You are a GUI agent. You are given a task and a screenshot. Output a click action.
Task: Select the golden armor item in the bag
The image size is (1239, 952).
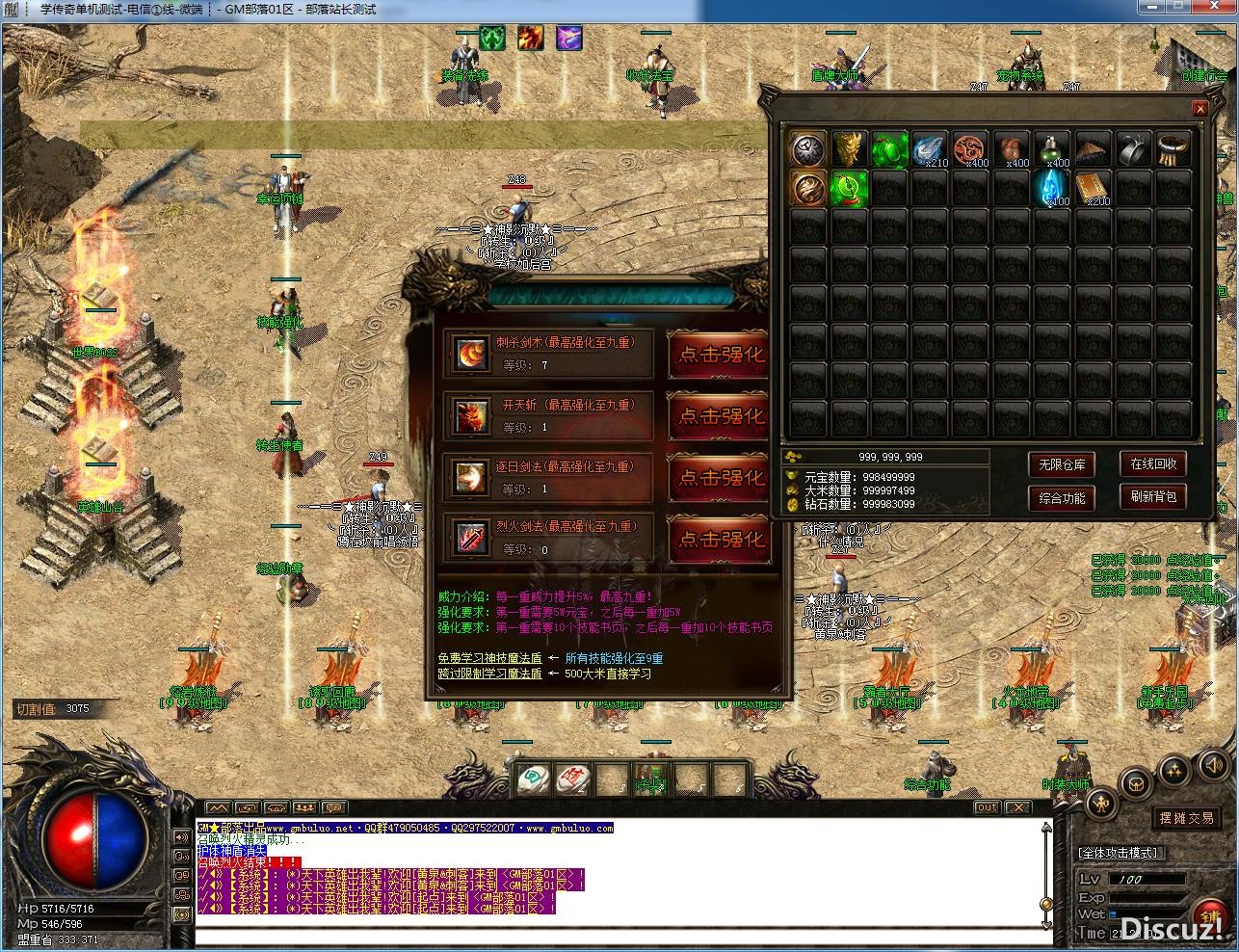pos(850,149)
